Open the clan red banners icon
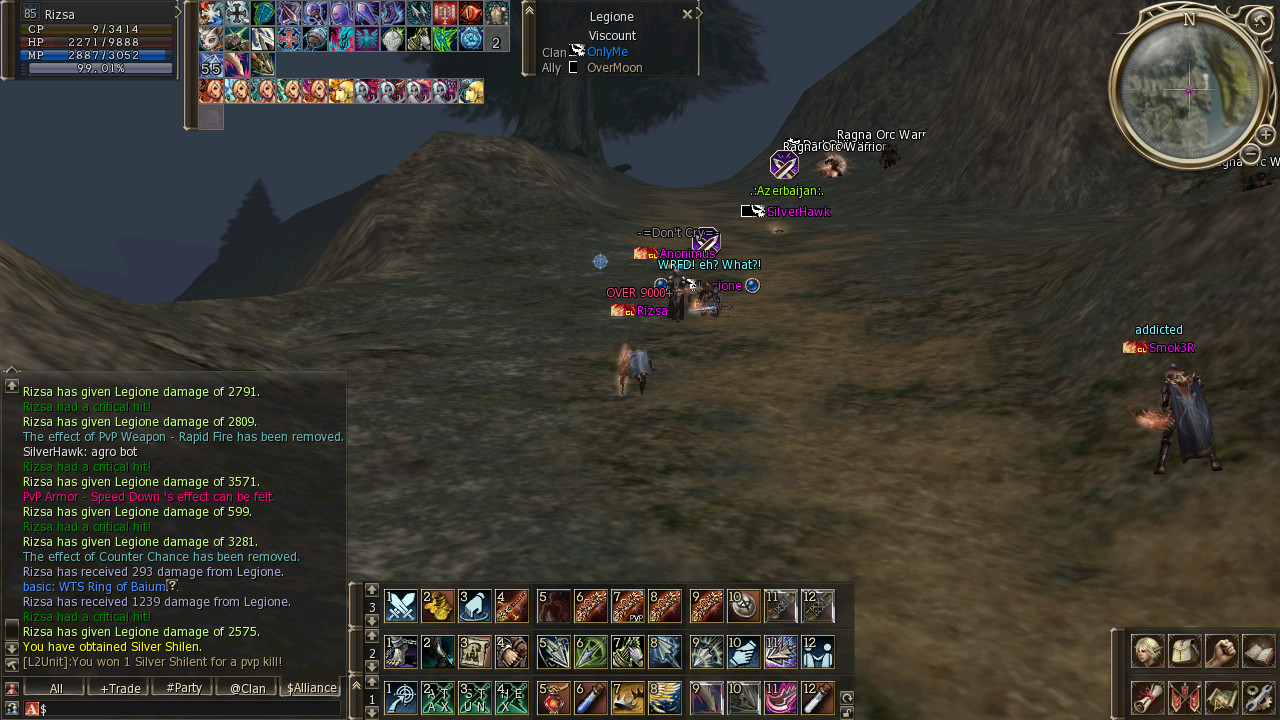This screenshot has width=1280, height=720. point(1185,697)
